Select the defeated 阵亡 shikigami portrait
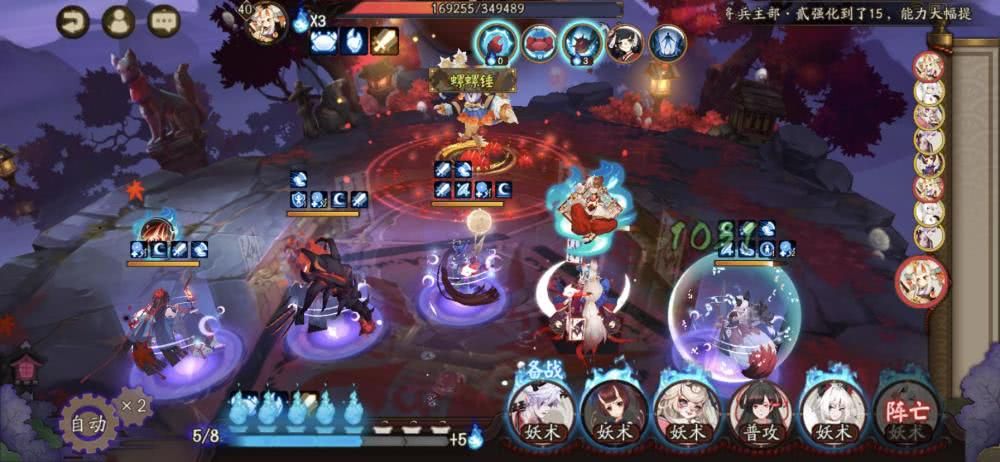 coord(905,412)
